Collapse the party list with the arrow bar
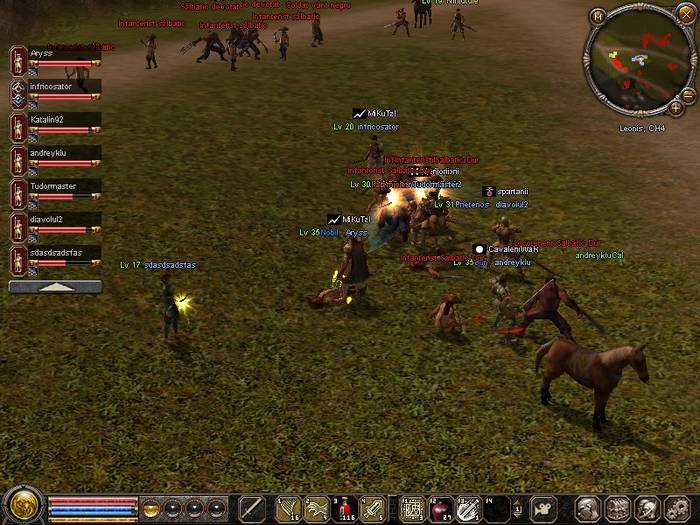Image resolution: width=700 pixels, height=525 pixels. click(x=55, y=287)
